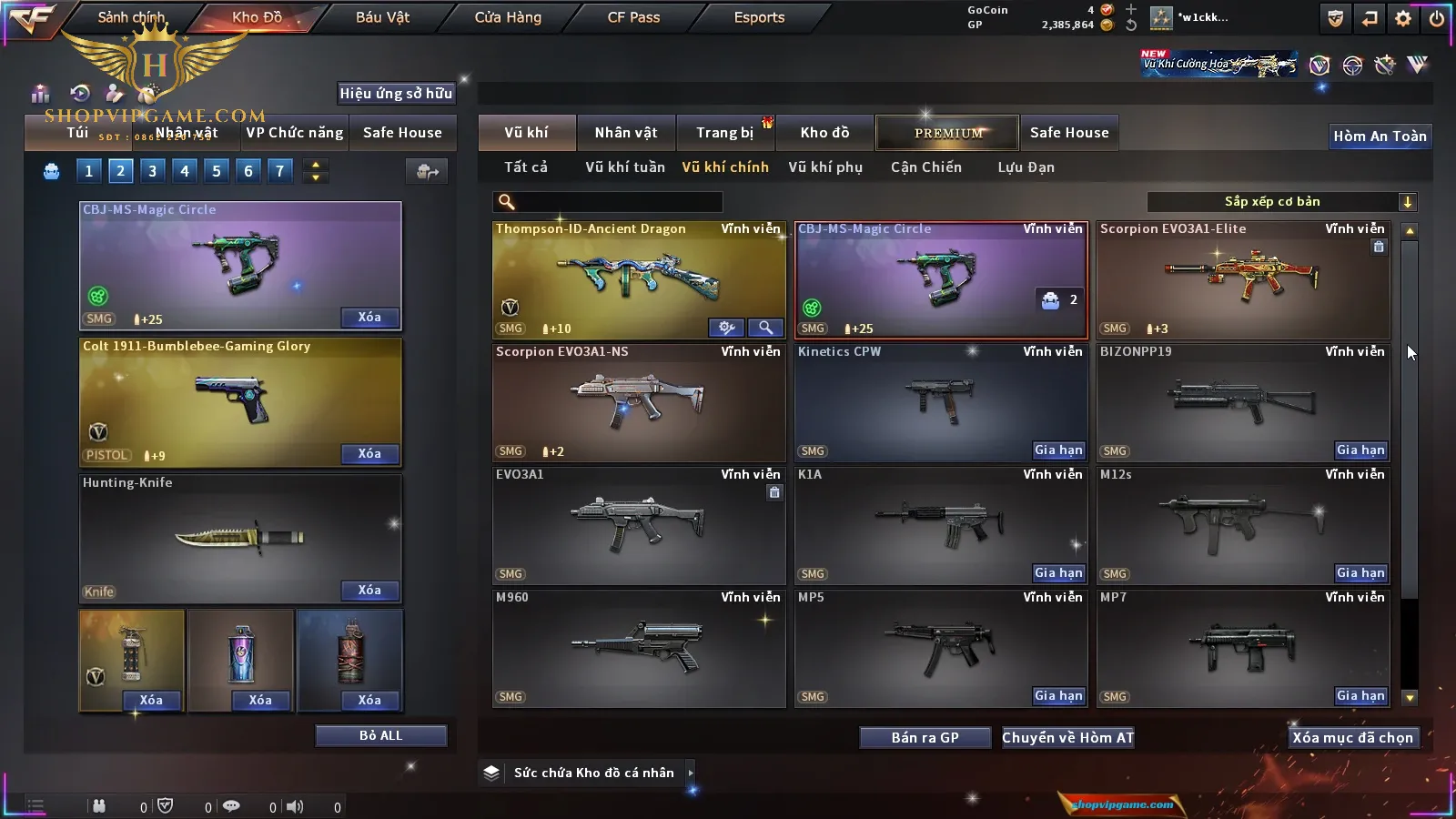Select the PREMIUM tab
Screen dimensions: 1456x819
tap(947, 133)
